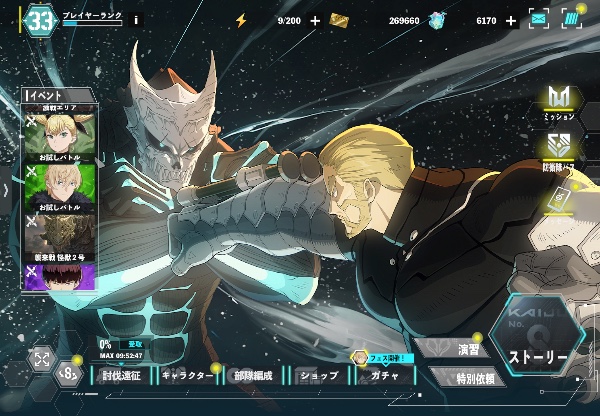This screenshot has width=600, height=416.
Task: Add stamina with the plus beside 9/200
Action: point(316,20)
